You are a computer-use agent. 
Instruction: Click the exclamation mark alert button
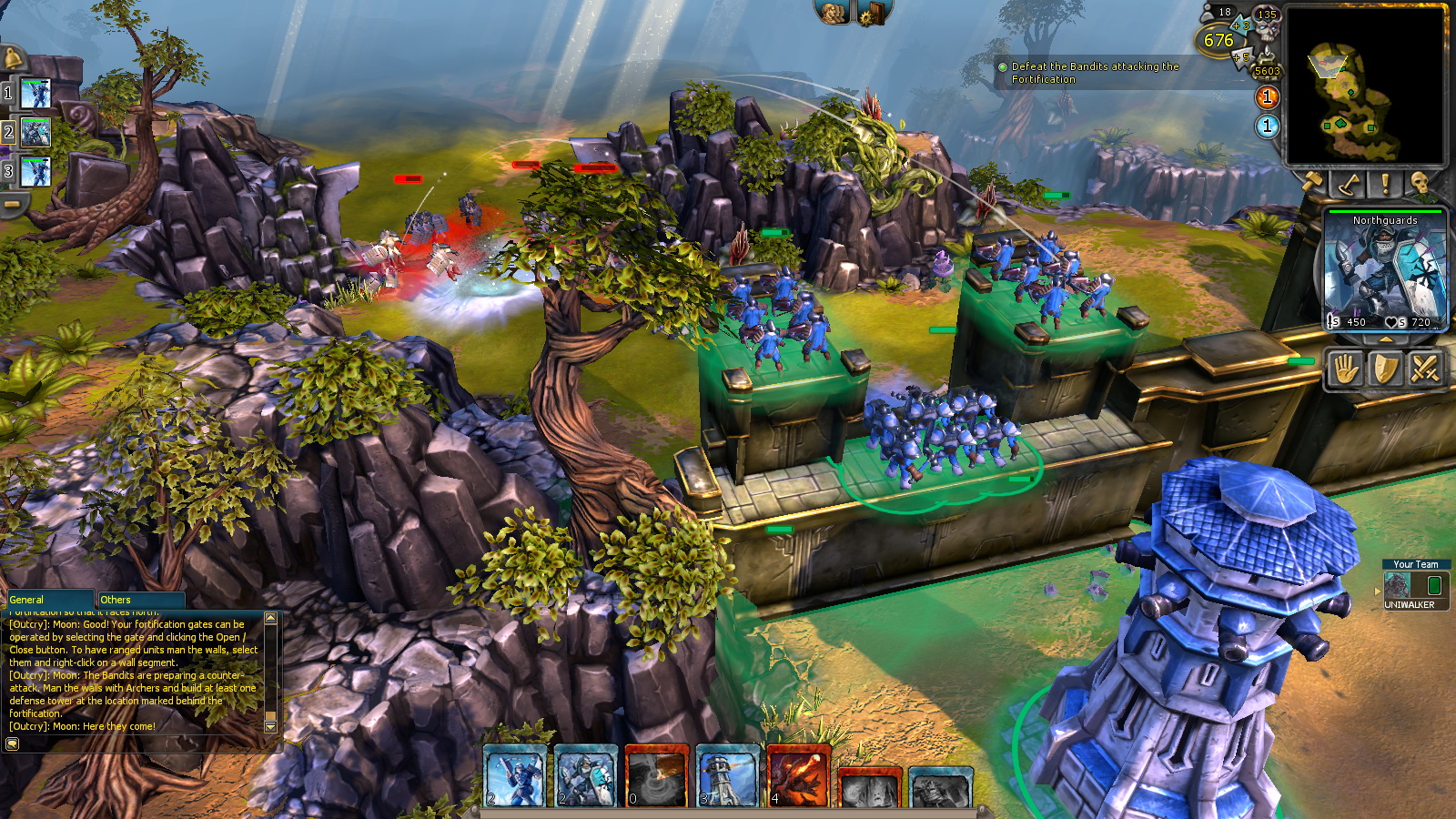(x=1385, y=184)
